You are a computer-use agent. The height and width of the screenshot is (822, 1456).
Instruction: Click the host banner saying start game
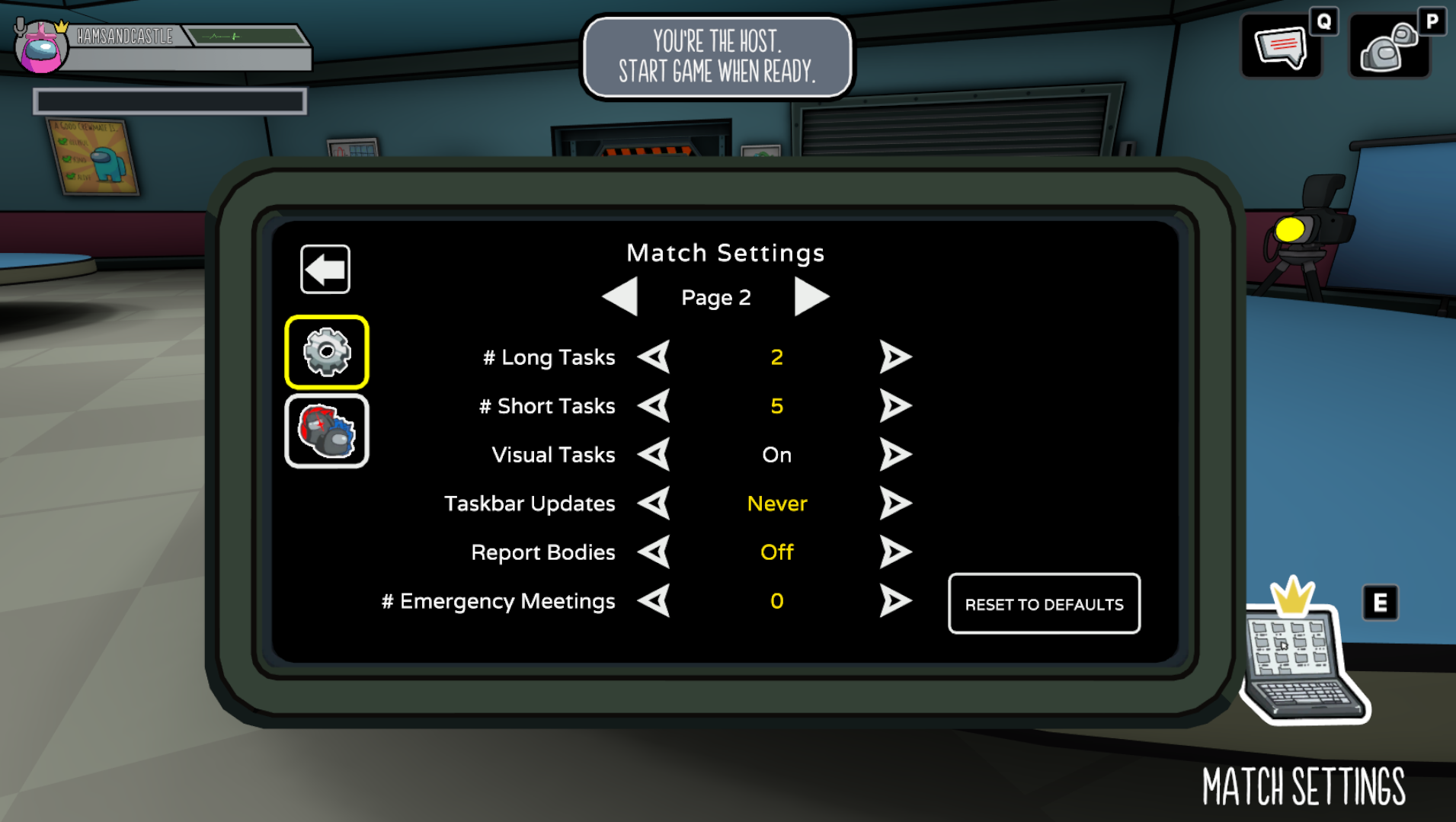coord(716,57)
